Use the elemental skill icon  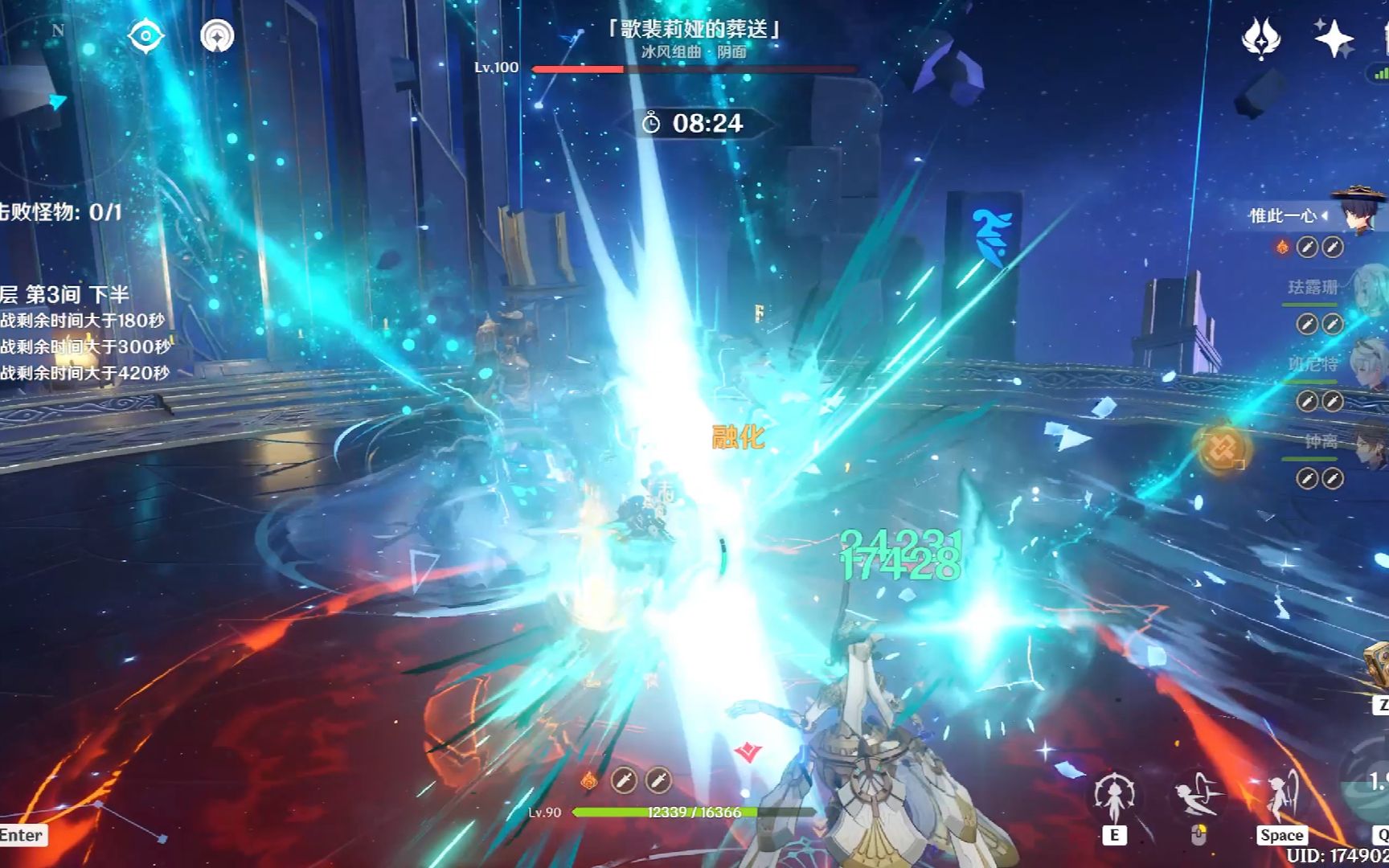tap(1114, 797)
